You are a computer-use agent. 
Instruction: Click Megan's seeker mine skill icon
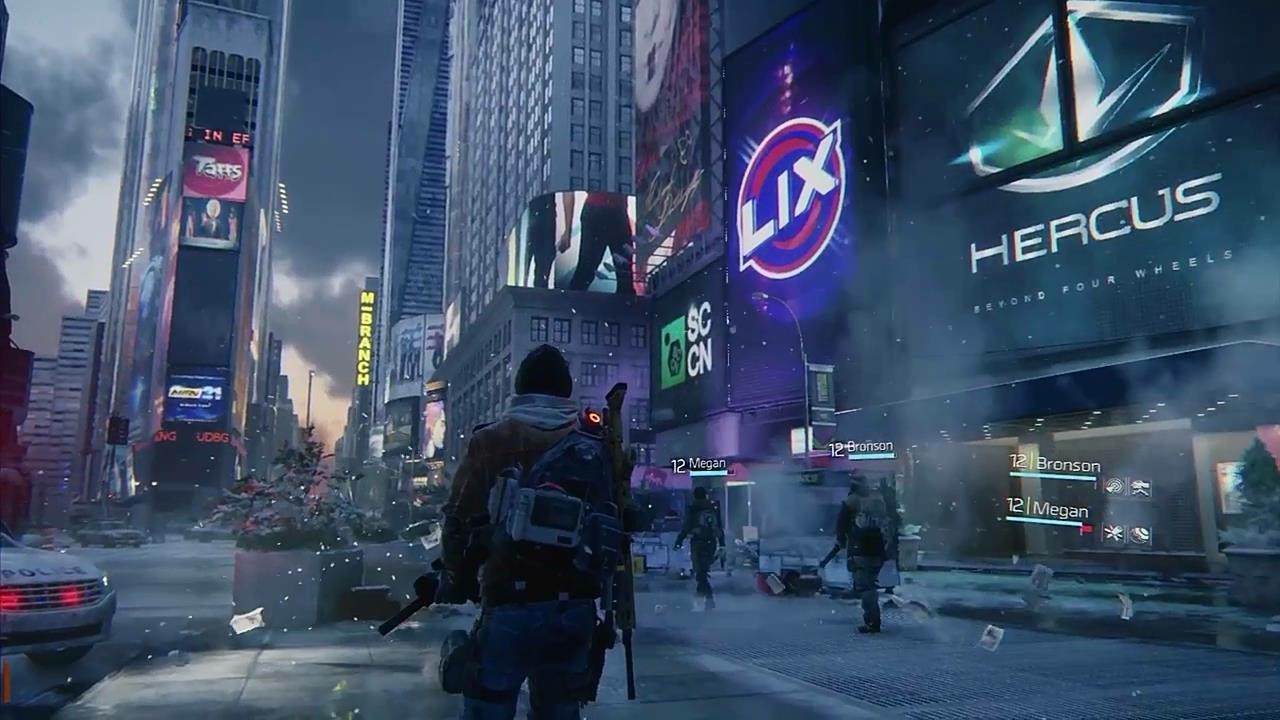coord(1140,533)
